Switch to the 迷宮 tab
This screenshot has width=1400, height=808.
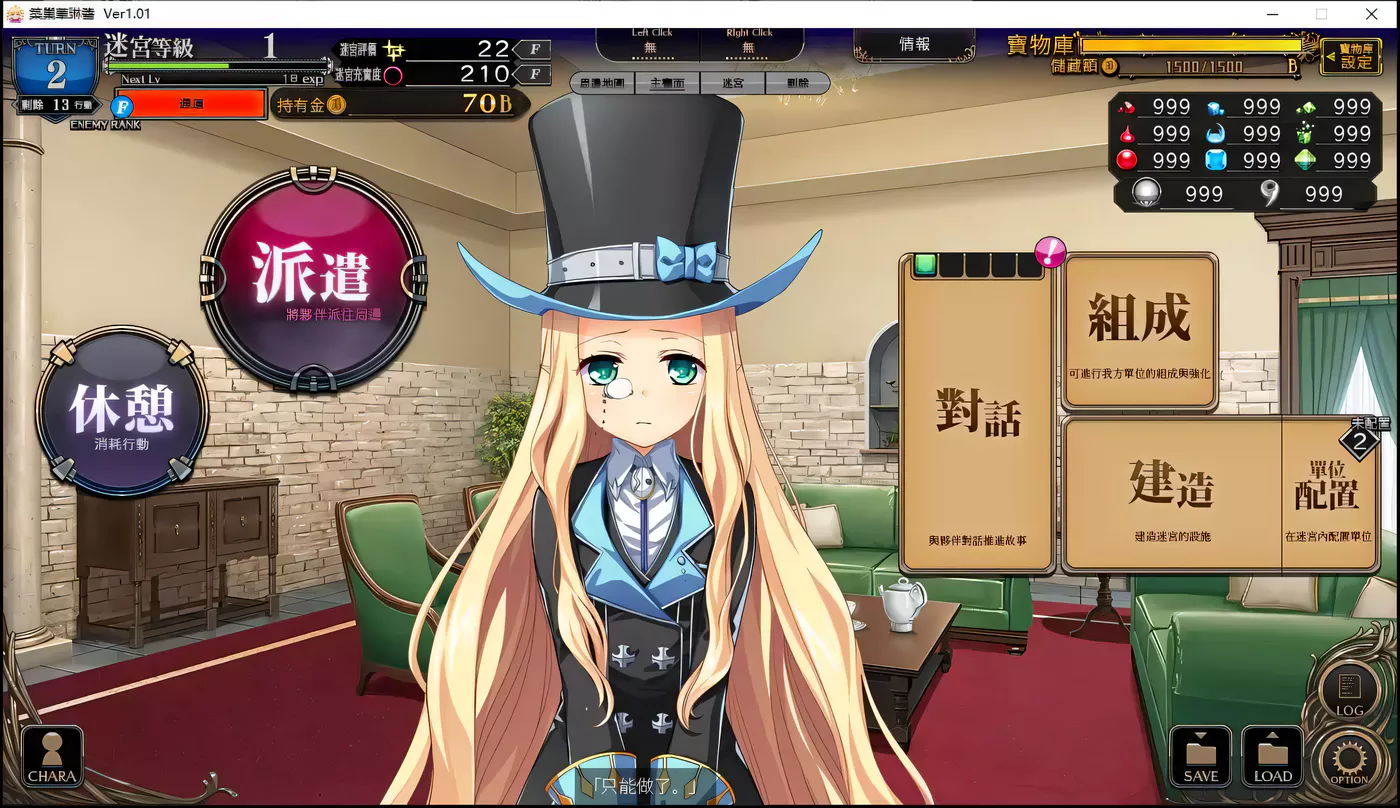point(733,83)
